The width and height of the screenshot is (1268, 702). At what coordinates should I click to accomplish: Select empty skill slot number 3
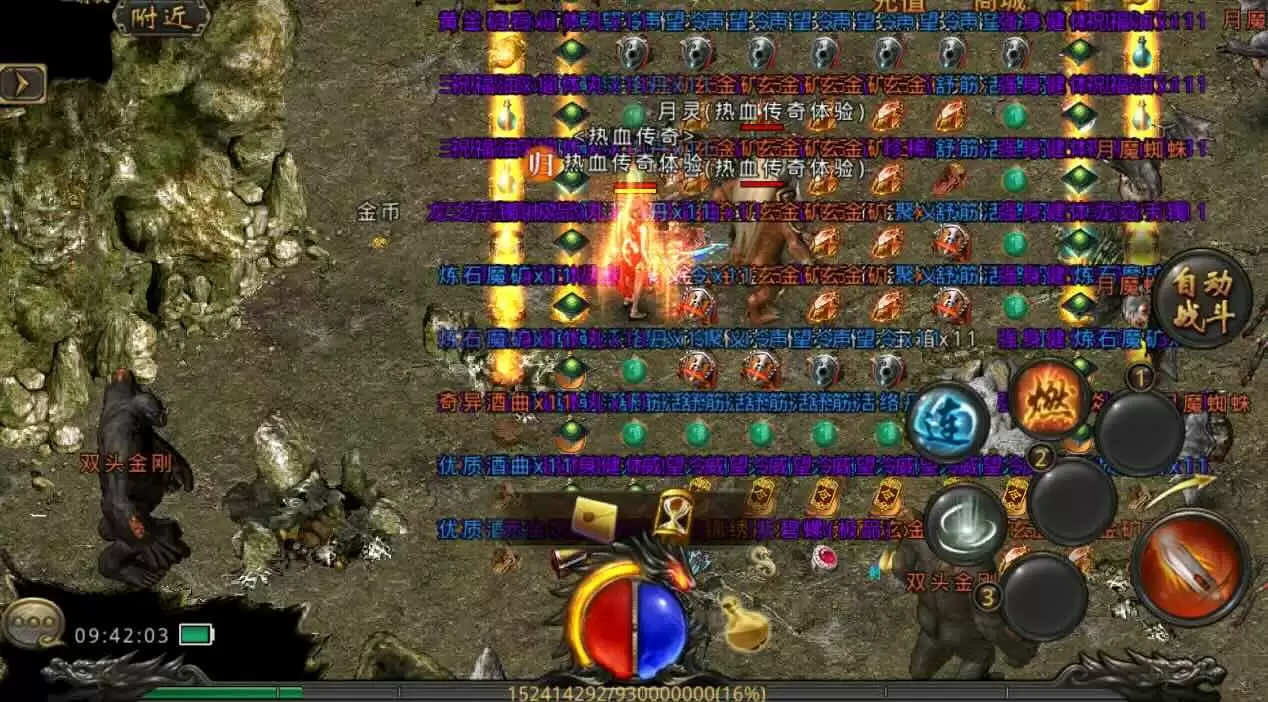coord(1044,596)
